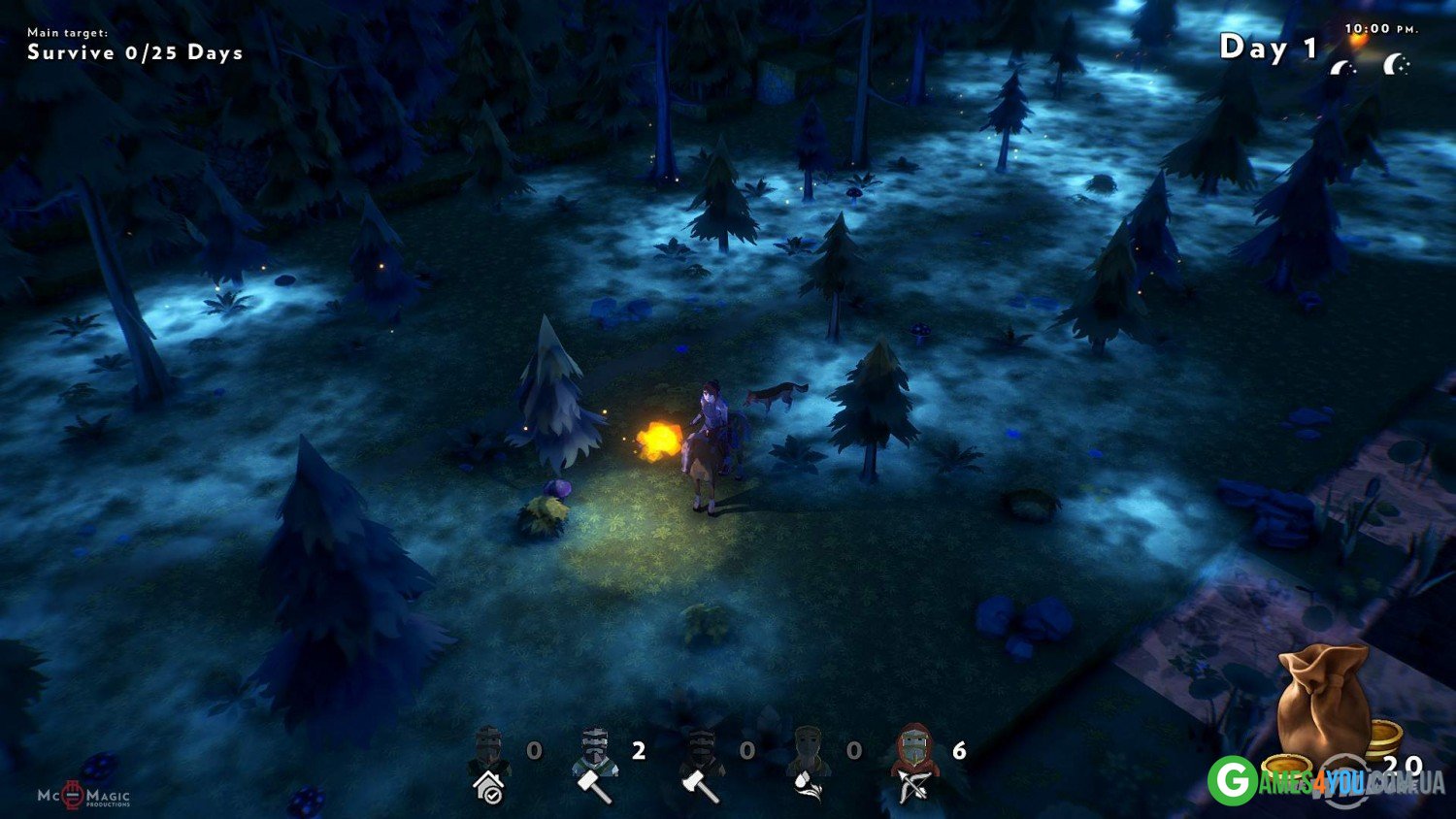Screen dimensions: 1456x819
Task: Choose the dimmed axe worker unit icon
Action: (701, 764)
